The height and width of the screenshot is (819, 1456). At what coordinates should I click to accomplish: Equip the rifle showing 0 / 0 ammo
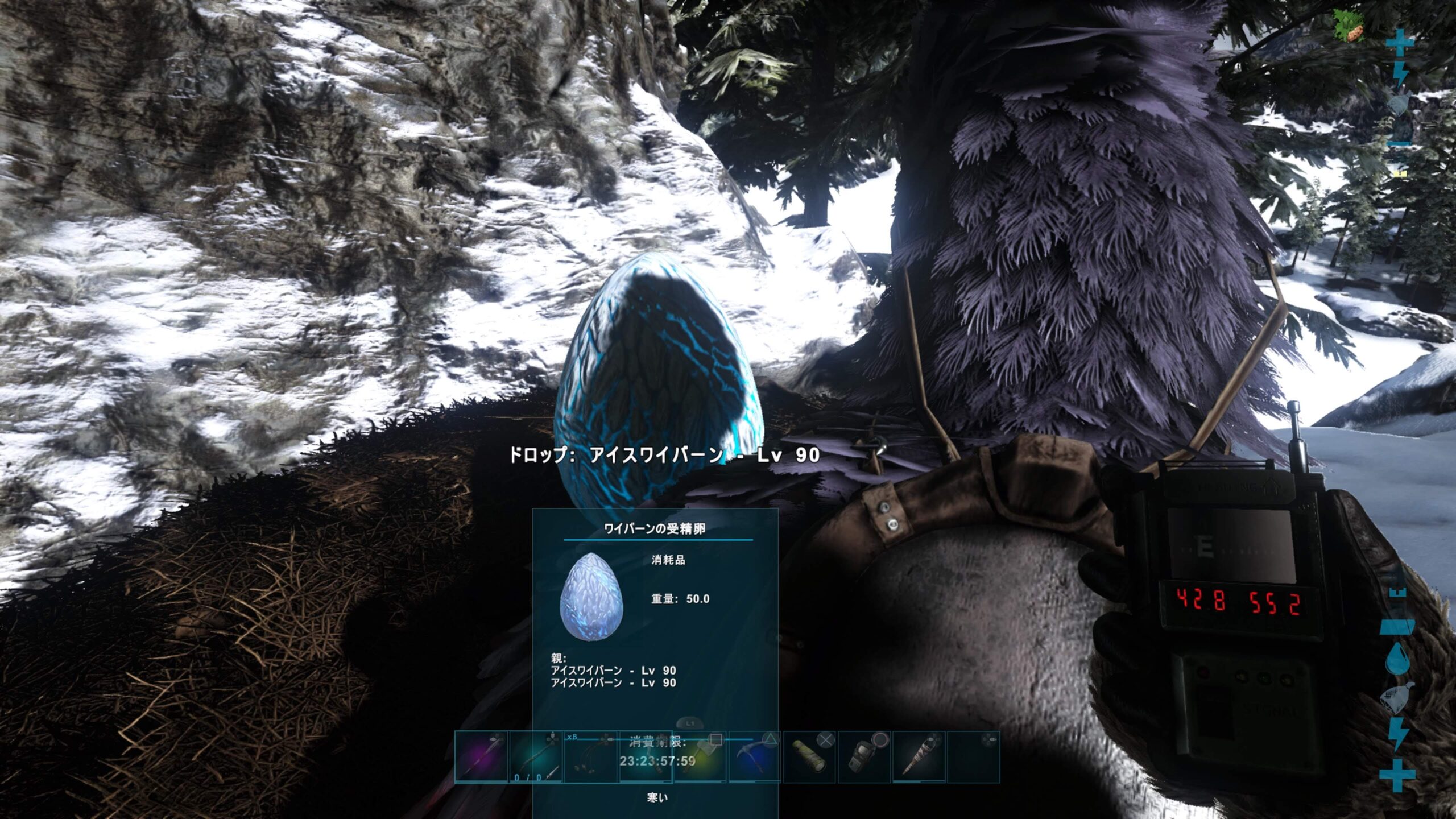(536, 758)
